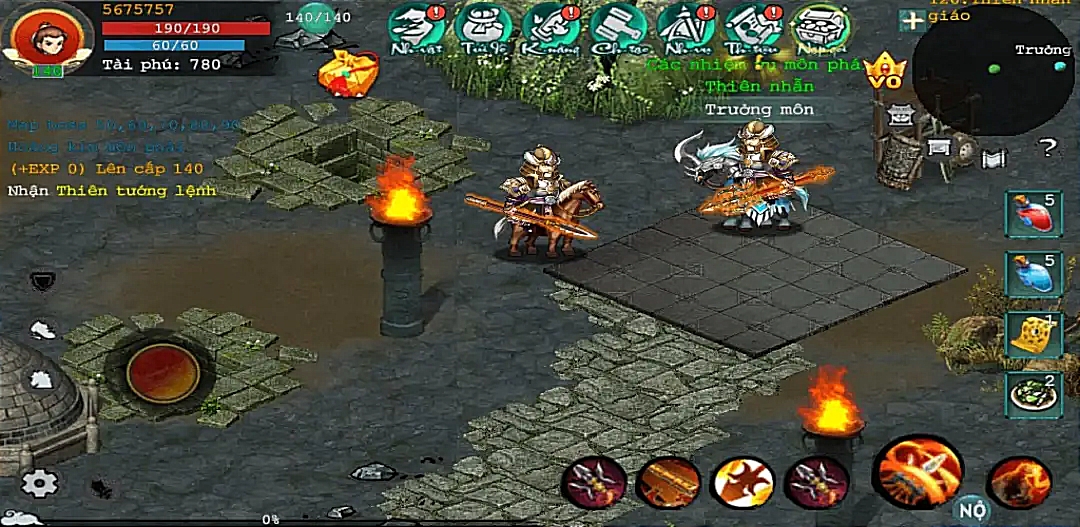Use the blue mana potion slot
Image resolution: width=1080 pixels, height=527 pixels.
tap(1033, 274)
